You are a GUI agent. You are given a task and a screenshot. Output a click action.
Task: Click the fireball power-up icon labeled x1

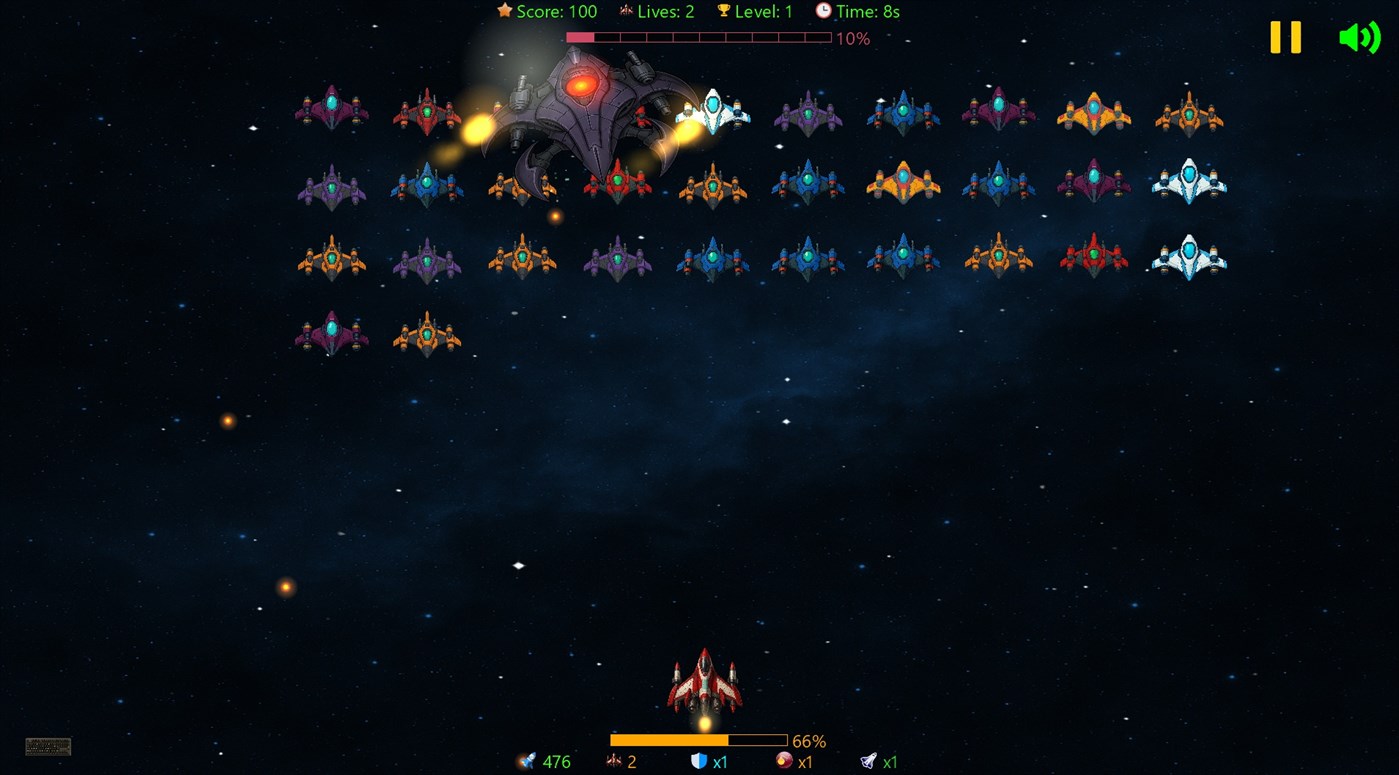click(x=781, y=761)
